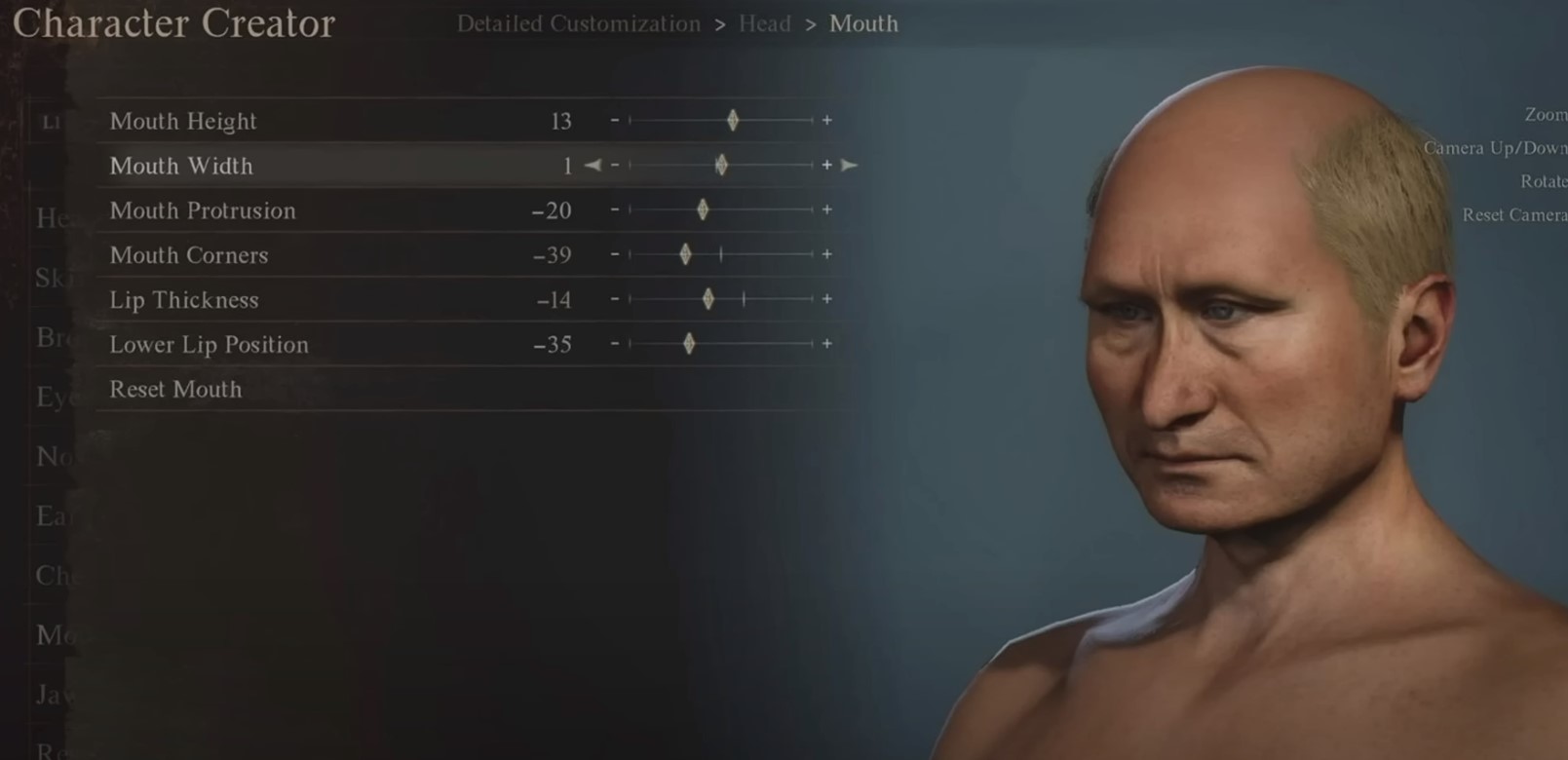Select the Lower Lip Position row

pyautogui.click(x=210, y=344)
